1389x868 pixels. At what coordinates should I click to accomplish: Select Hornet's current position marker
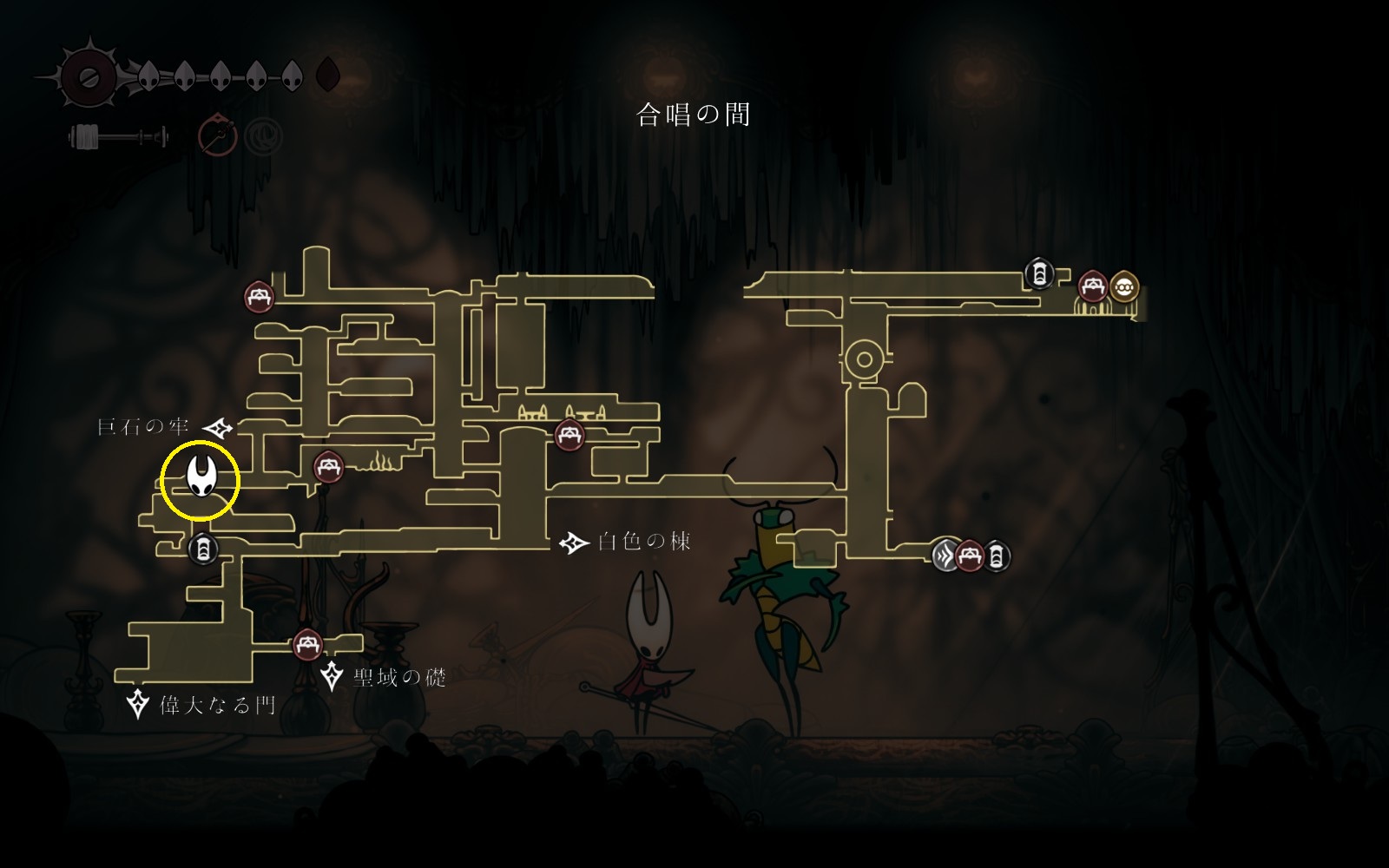(201, 479)
